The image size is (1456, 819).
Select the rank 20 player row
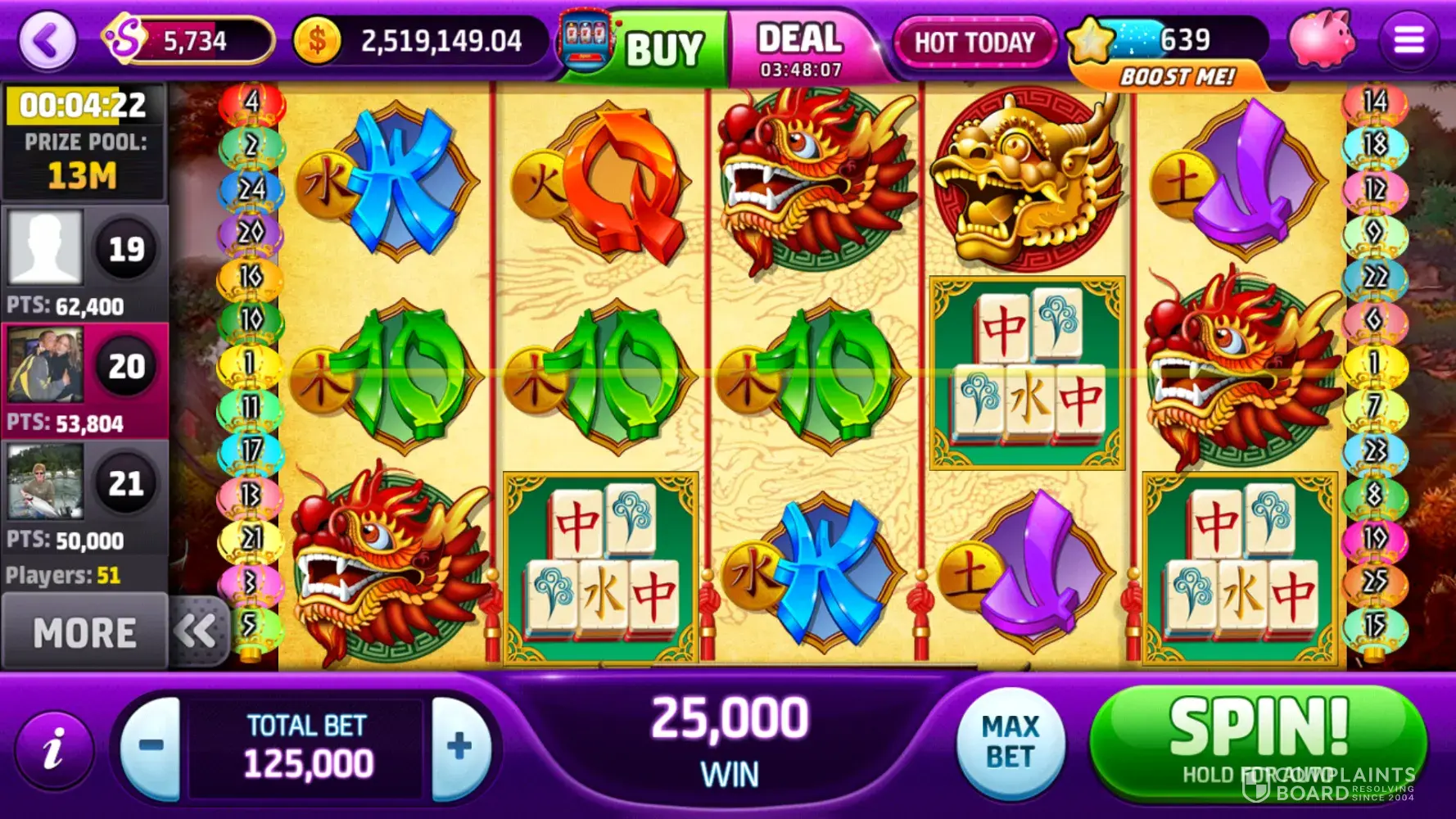click(x=84, y=380)
